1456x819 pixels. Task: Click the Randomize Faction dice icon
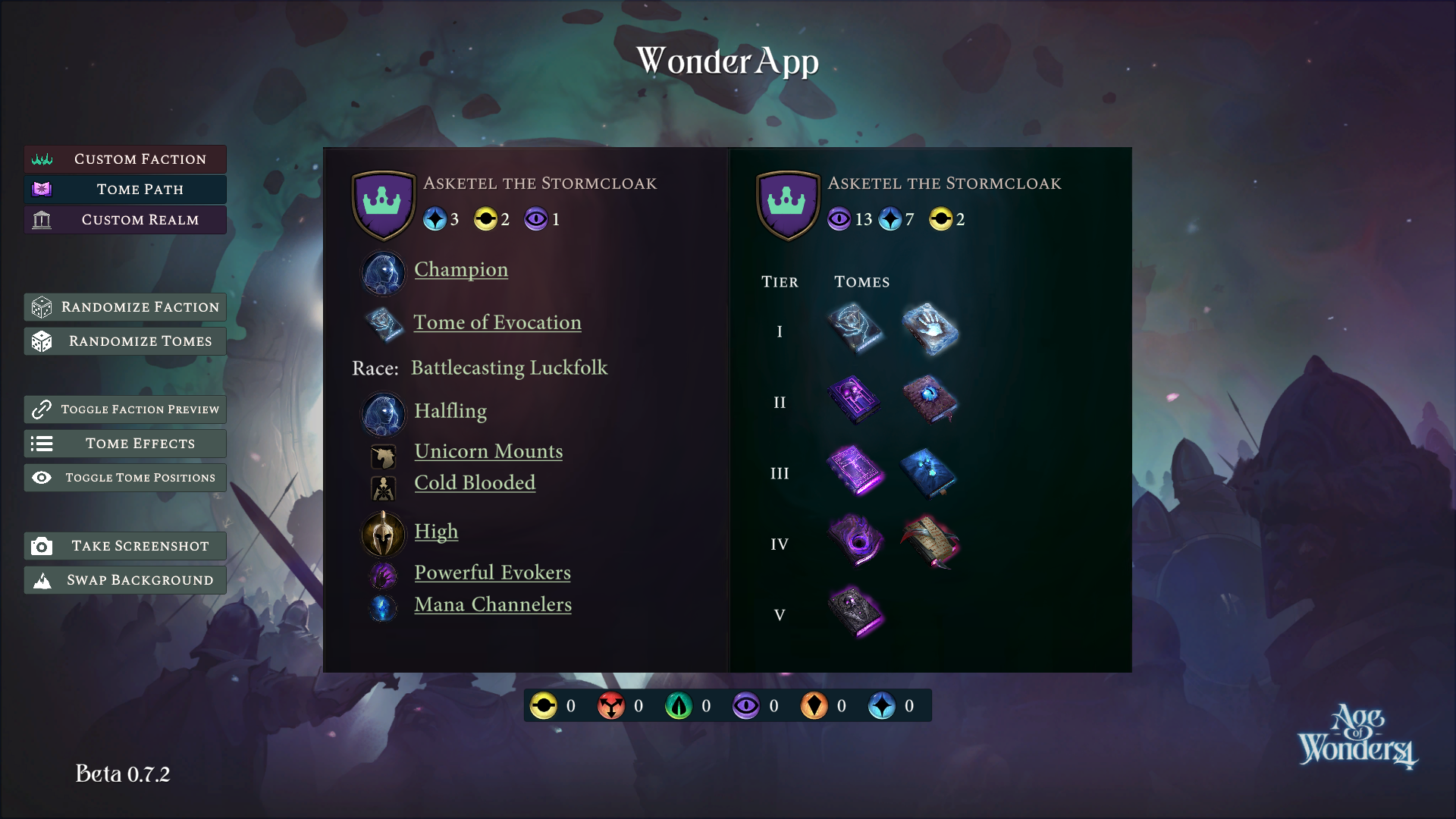43,307
